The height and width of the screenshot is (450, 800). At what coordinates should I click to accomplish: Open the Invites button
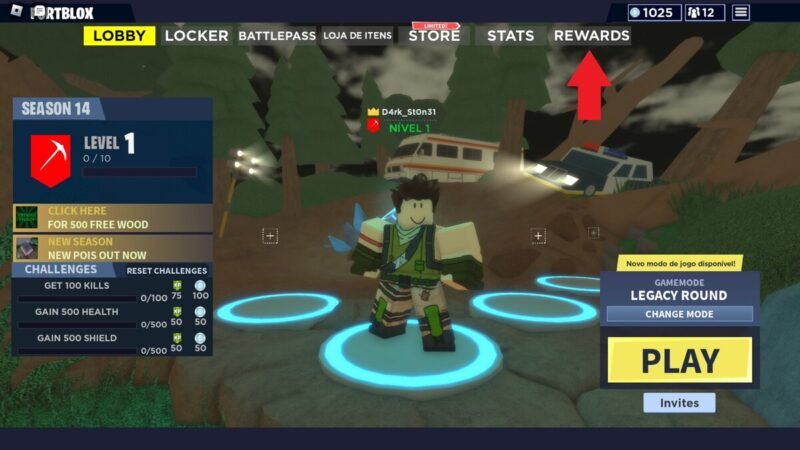[679, 403]
